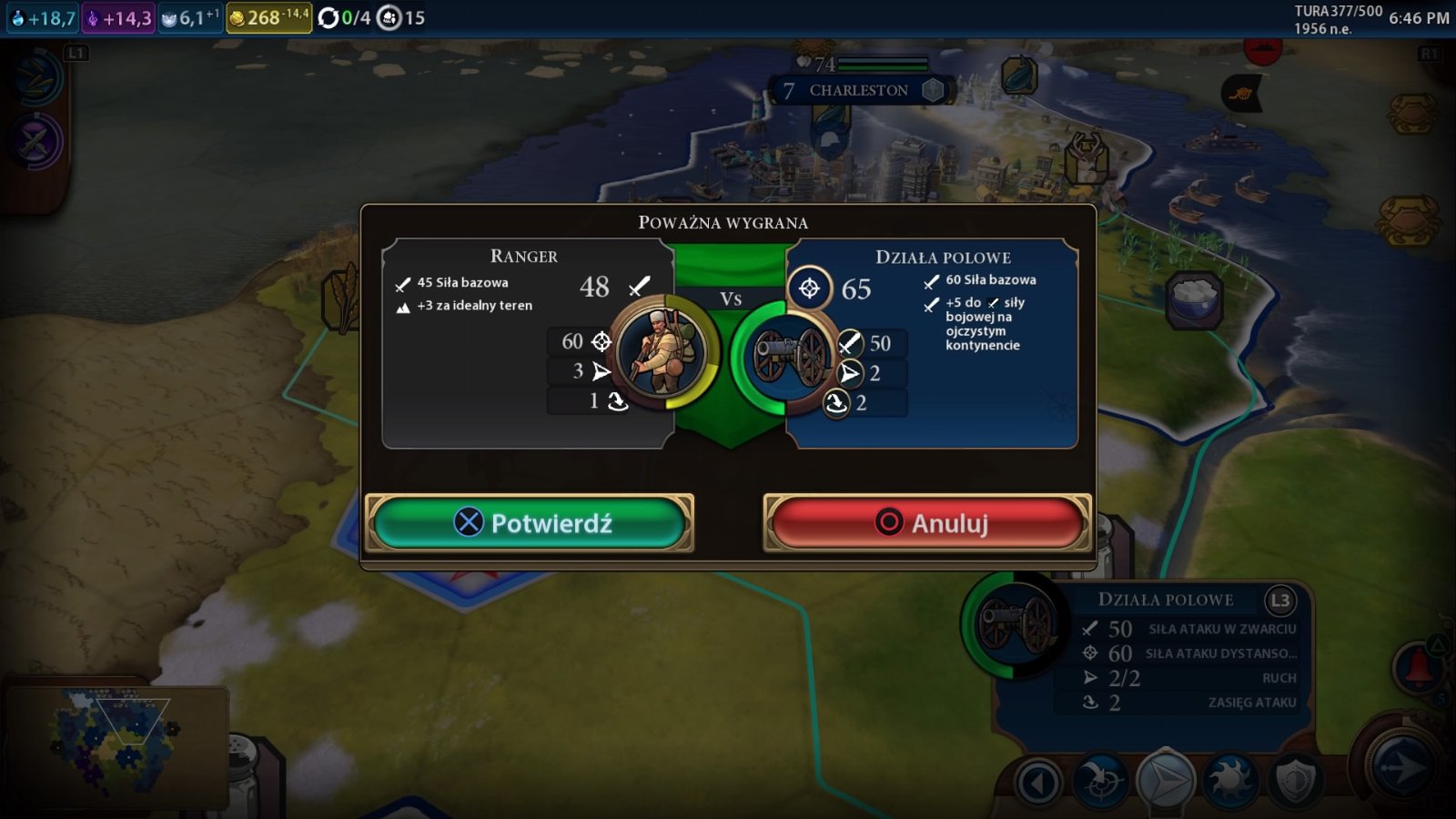
Task: Select the Działa Polowe unit panel portrait
Action: [x=1015, y=624]
